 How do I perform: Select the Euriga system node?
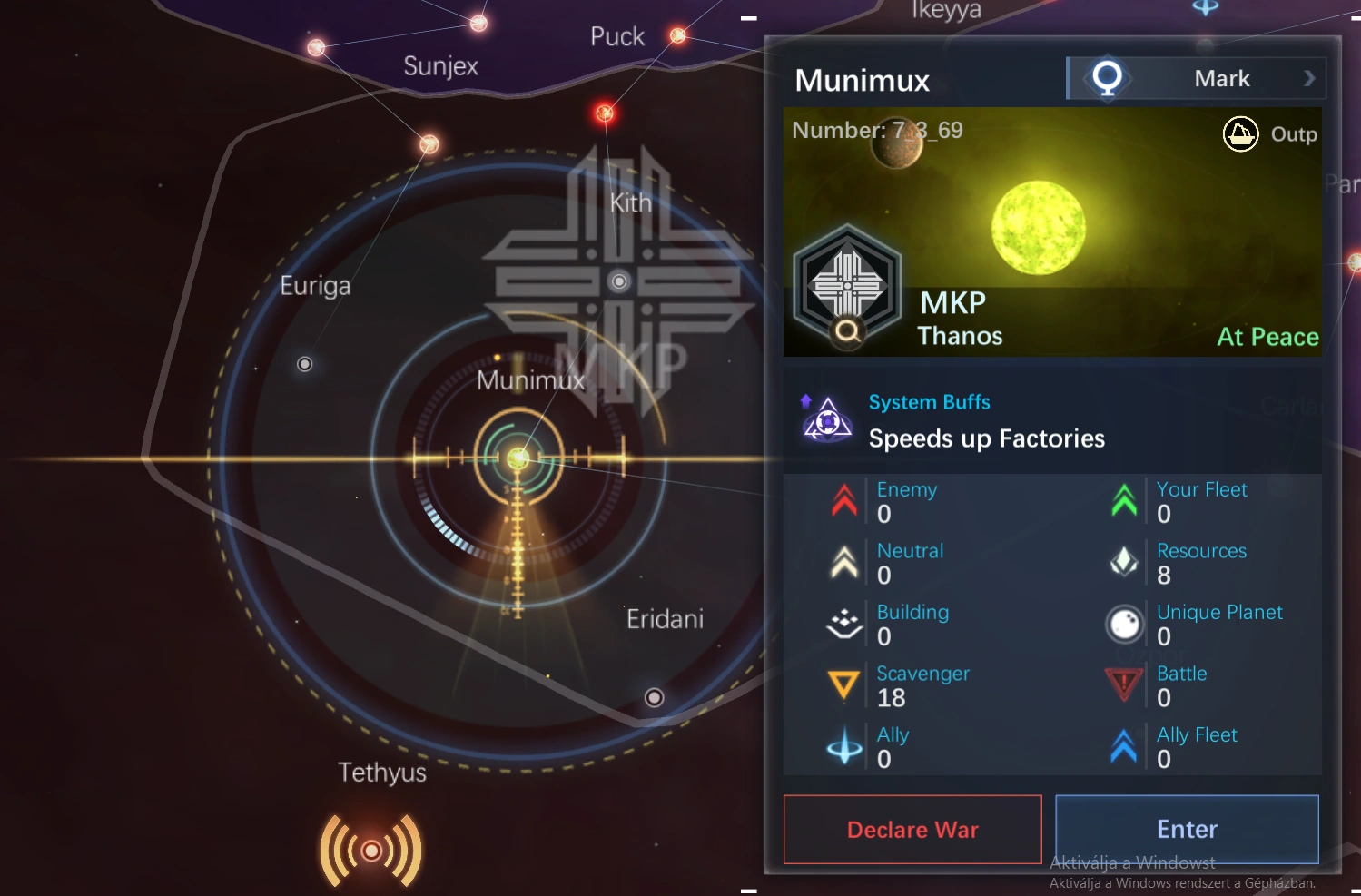coord(305,364)
